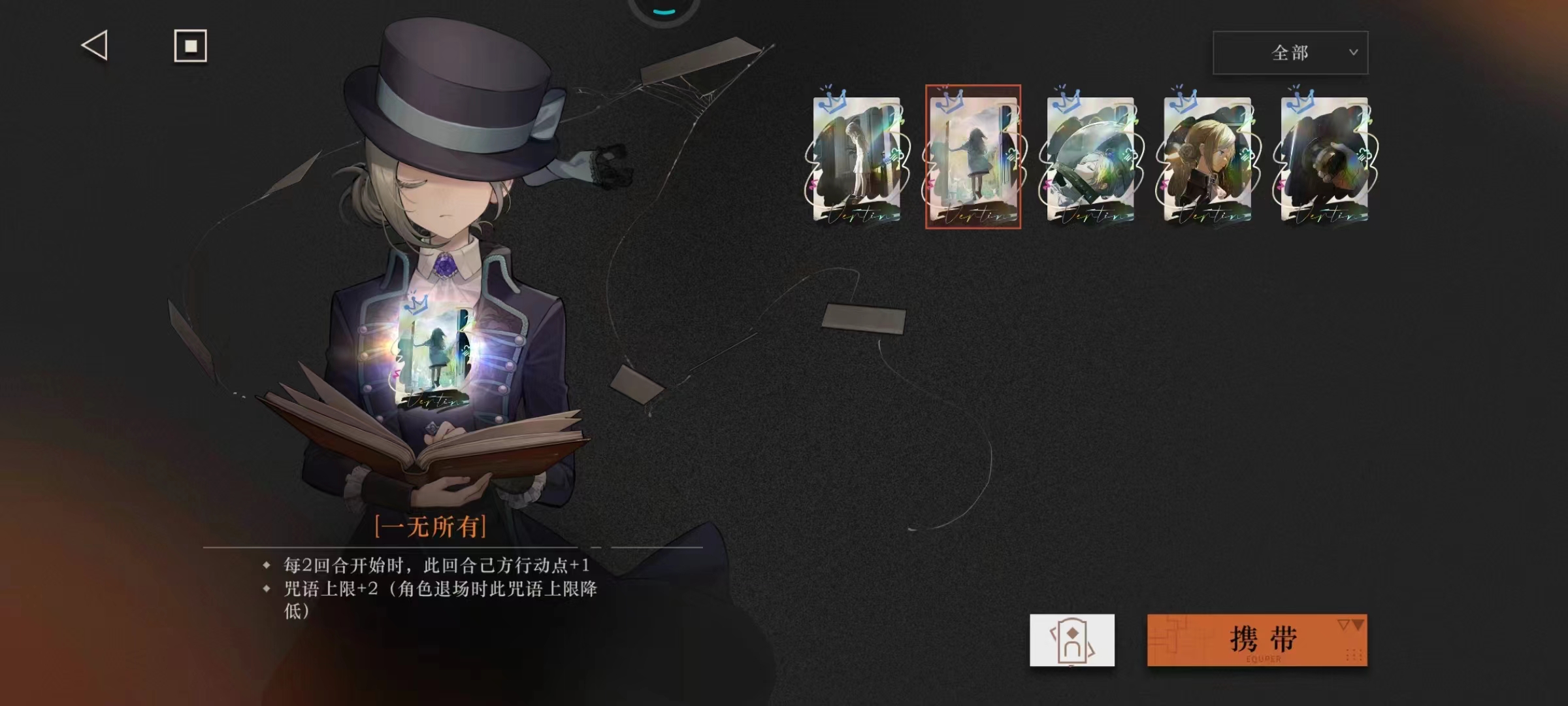Equip the card with the orange 携带 button
Viewport: 1568px width, 706px height.
[1256, 640]
